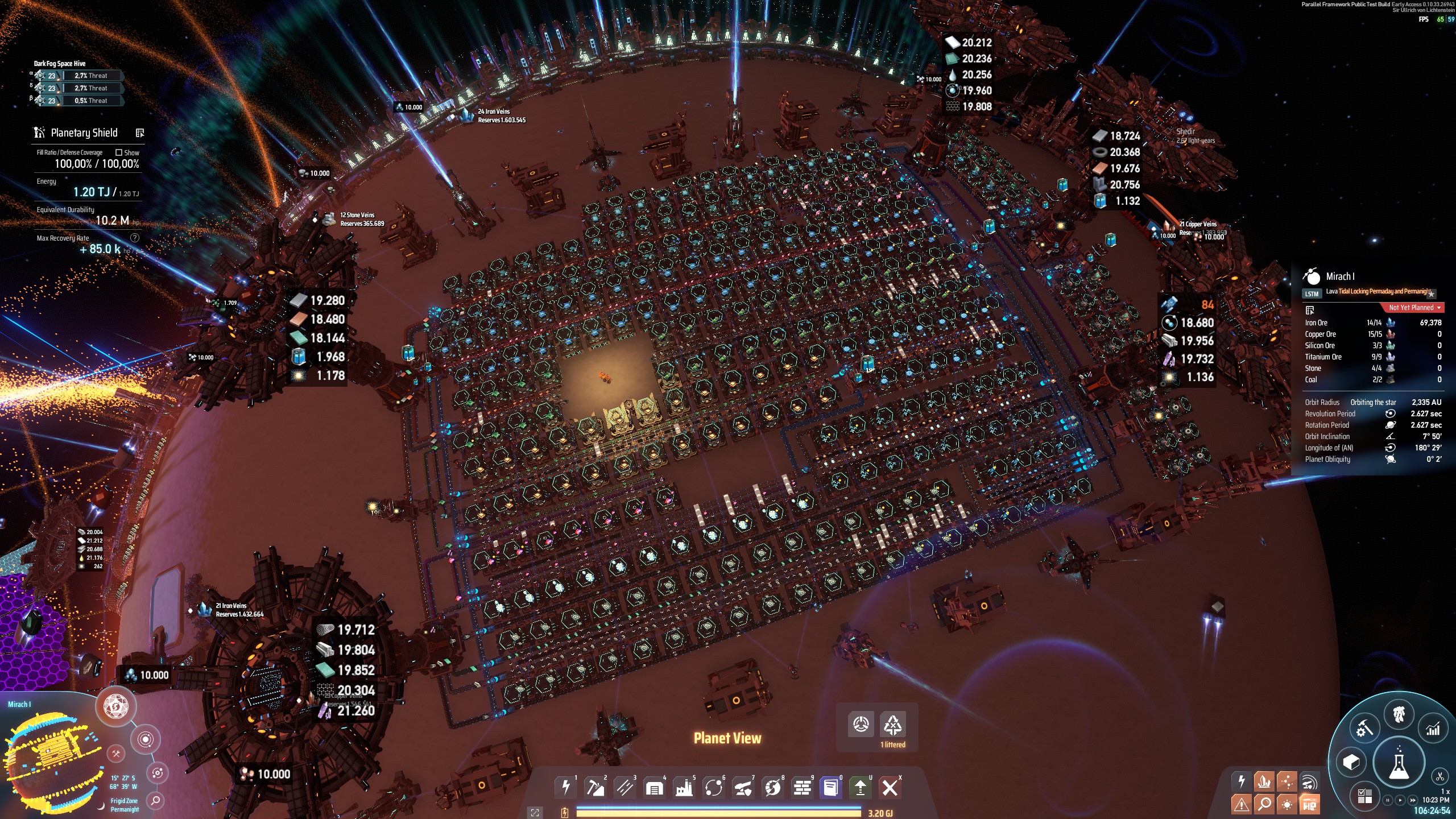Open the mecha panel
The height and width of the screenshot is (819, 1456).
[1399, 714]
